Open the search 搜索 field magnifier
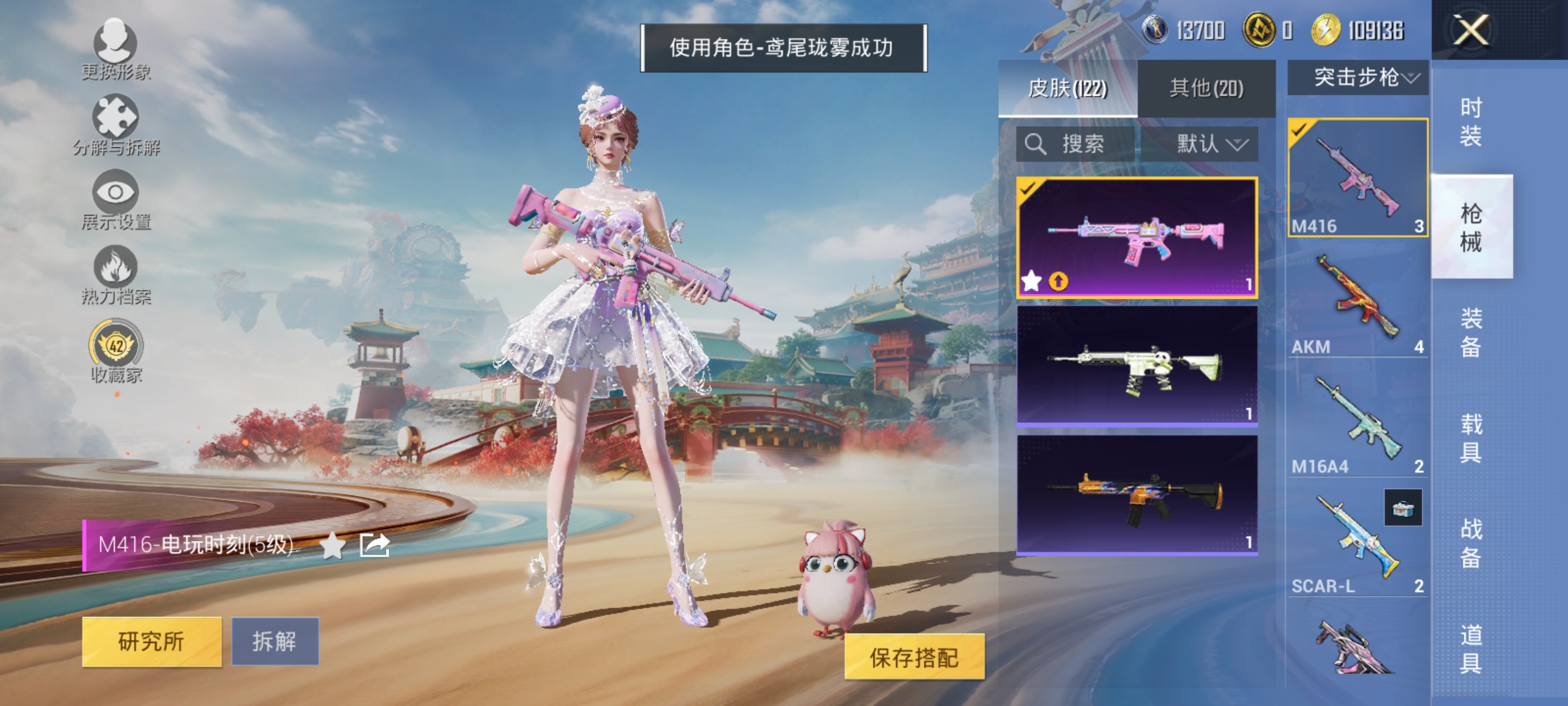 point(1036,144)
